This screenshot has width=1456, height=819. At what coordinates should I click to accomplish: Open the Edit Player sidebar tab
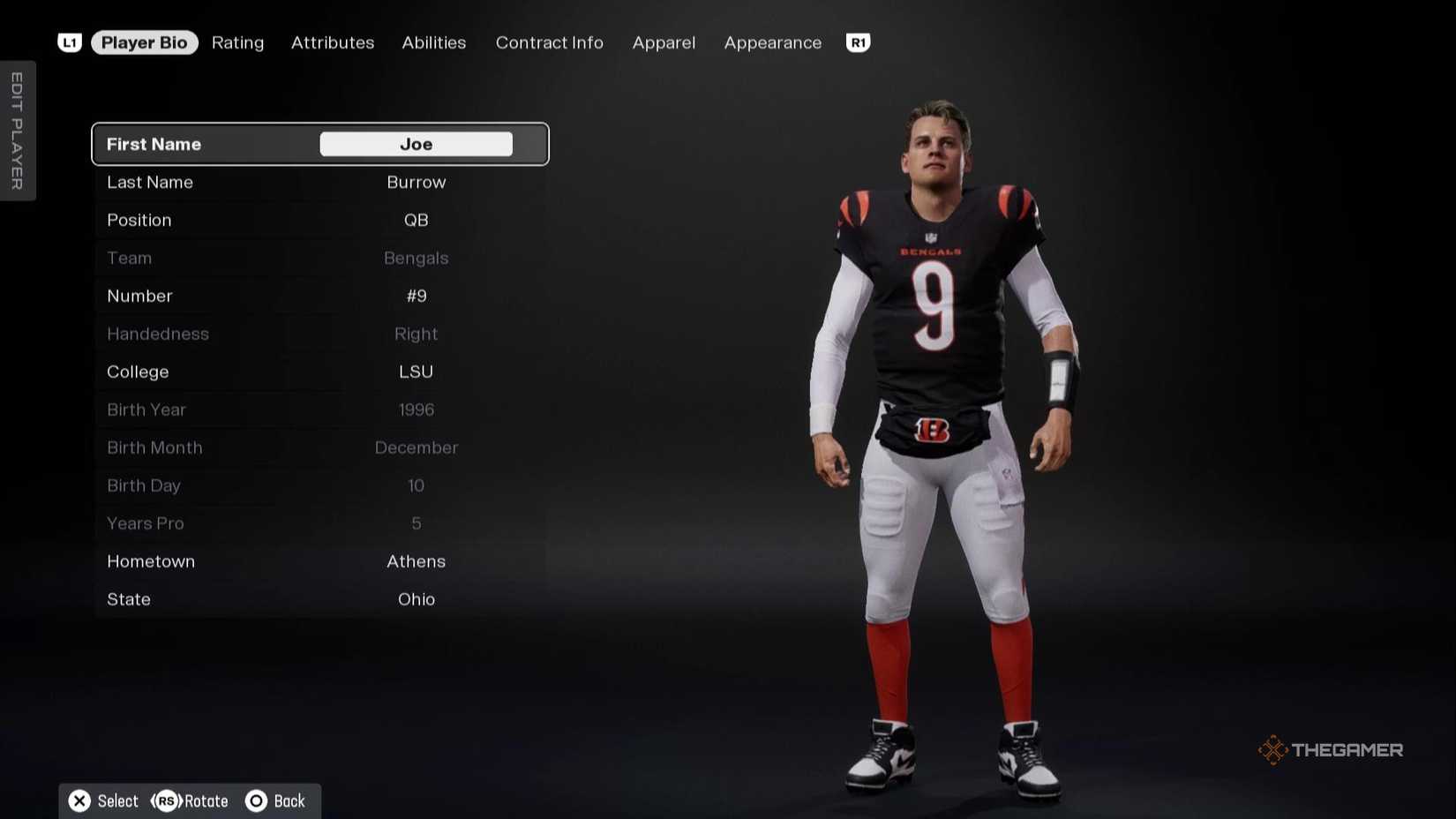[18, 130]
